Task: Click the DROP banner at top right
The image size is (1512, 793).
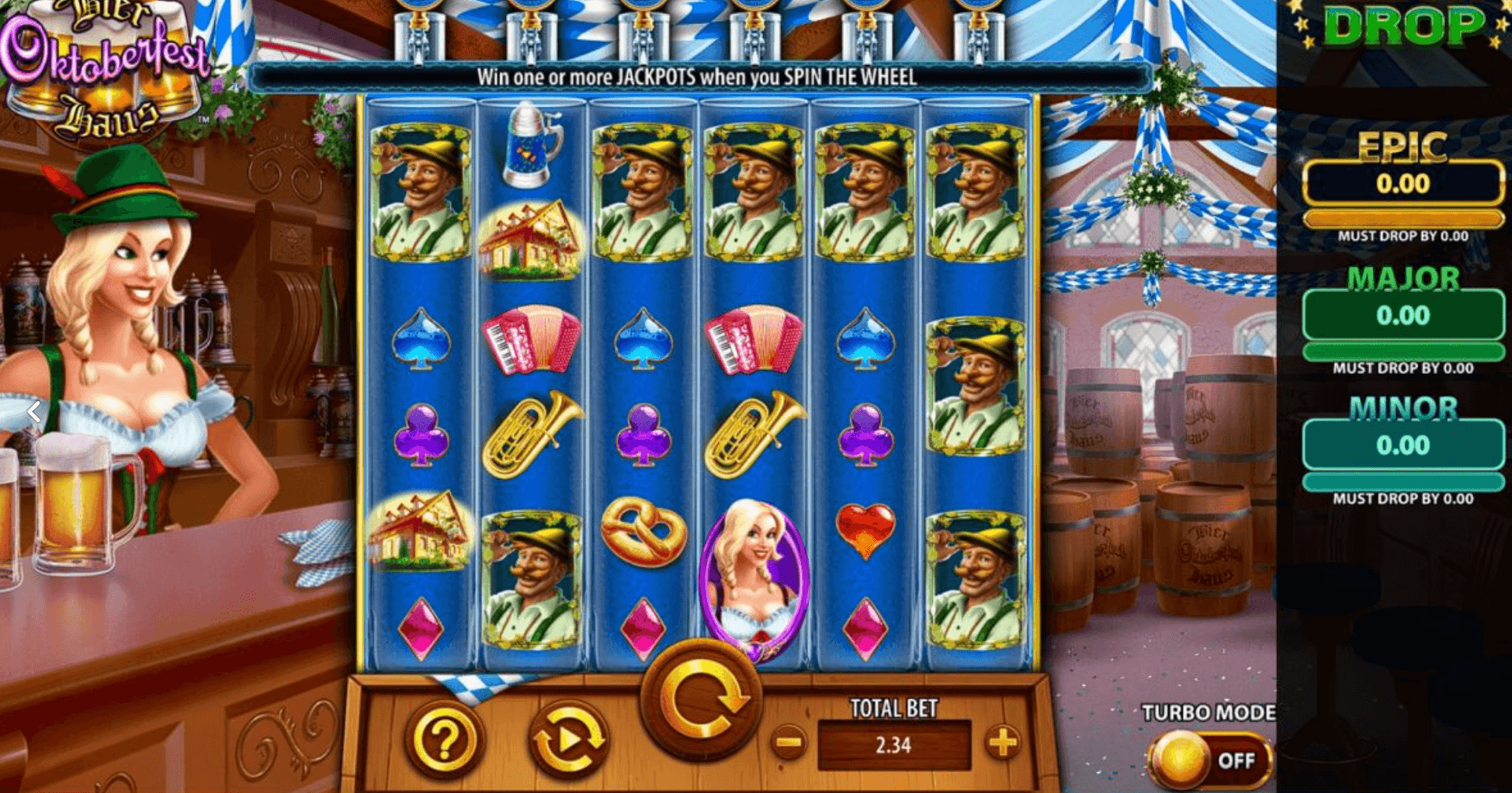Action: point(1402,26)
